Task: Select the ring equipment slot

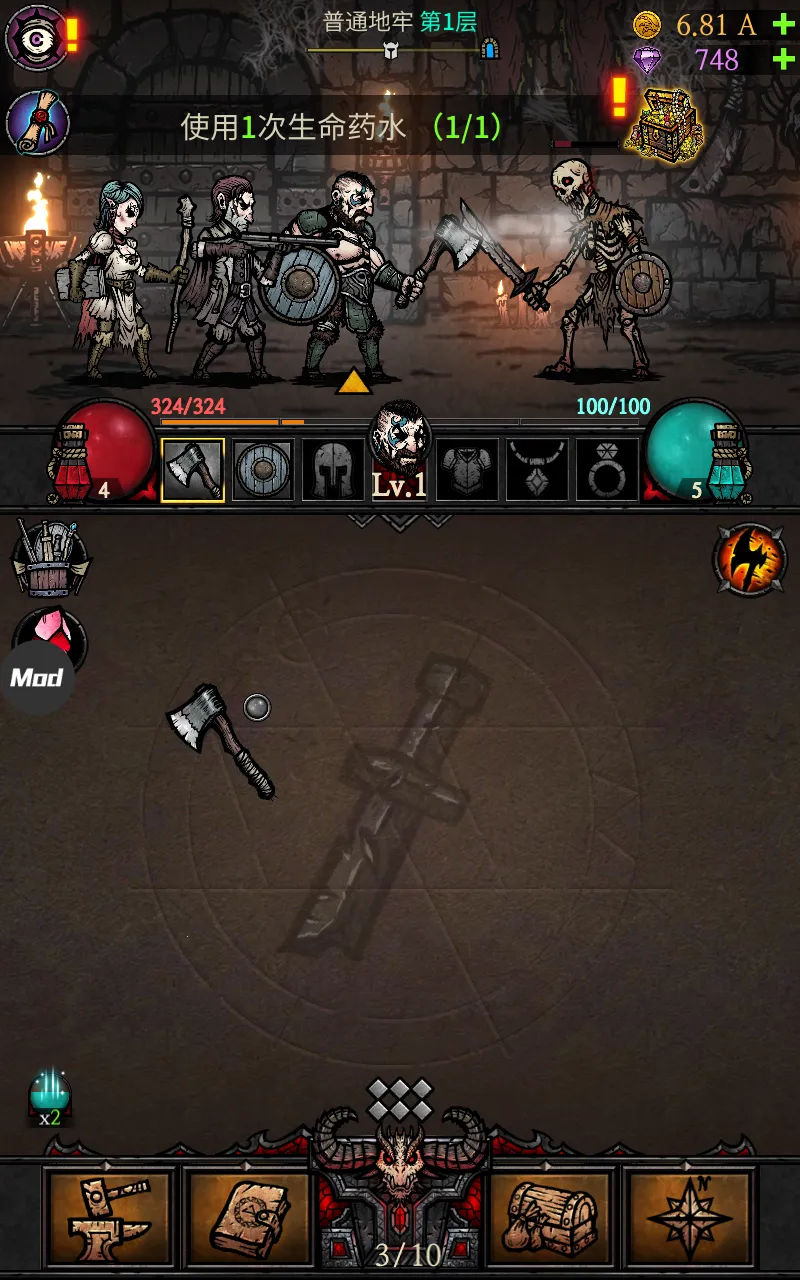Action: tap(607, 469)
